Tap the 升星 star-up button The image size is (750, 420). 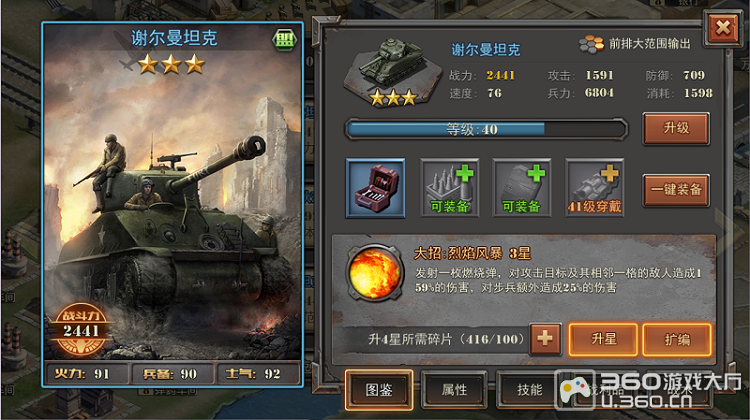[x=603, y=340]
